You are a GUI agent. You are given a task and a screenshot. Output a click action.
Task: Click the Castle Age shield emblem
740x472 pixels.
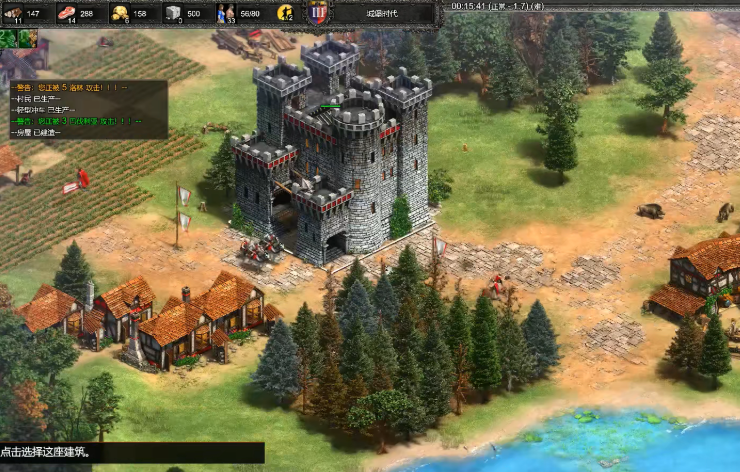[318, 13]
